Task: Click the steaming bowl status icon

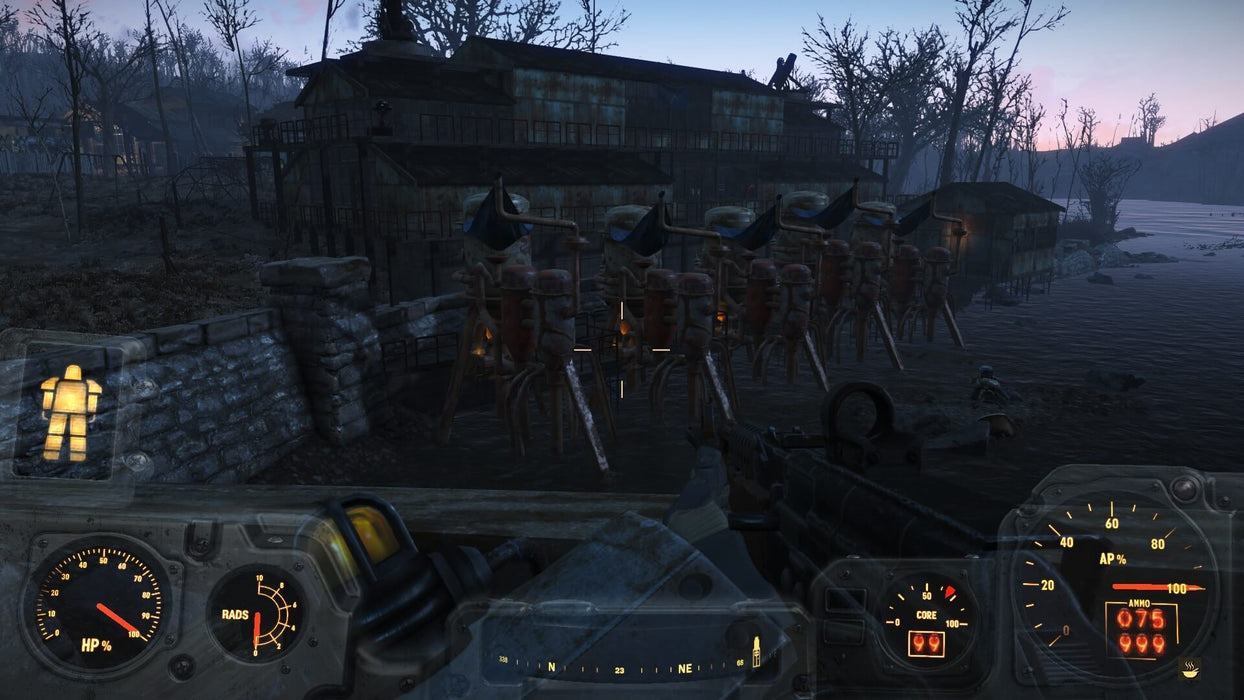Action: pos(1190,667)
